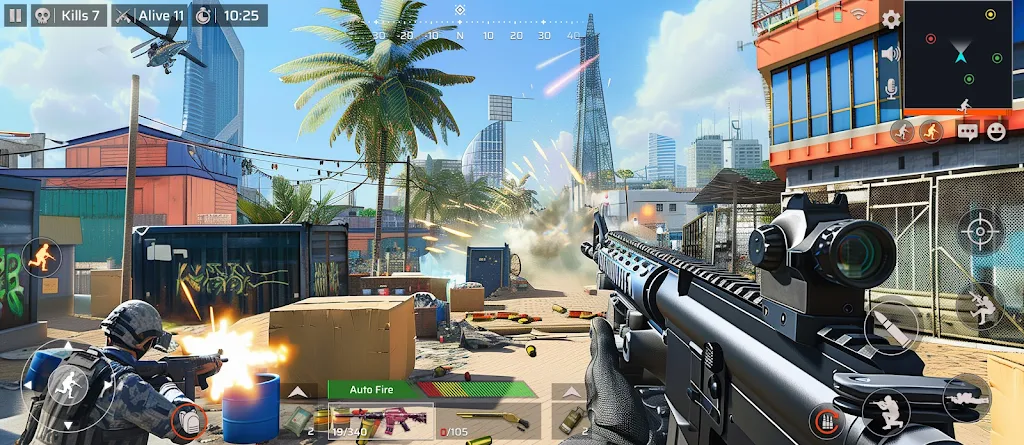Open settings via the gear icon
Screen dimensions: 1024x445
(890, 18)
